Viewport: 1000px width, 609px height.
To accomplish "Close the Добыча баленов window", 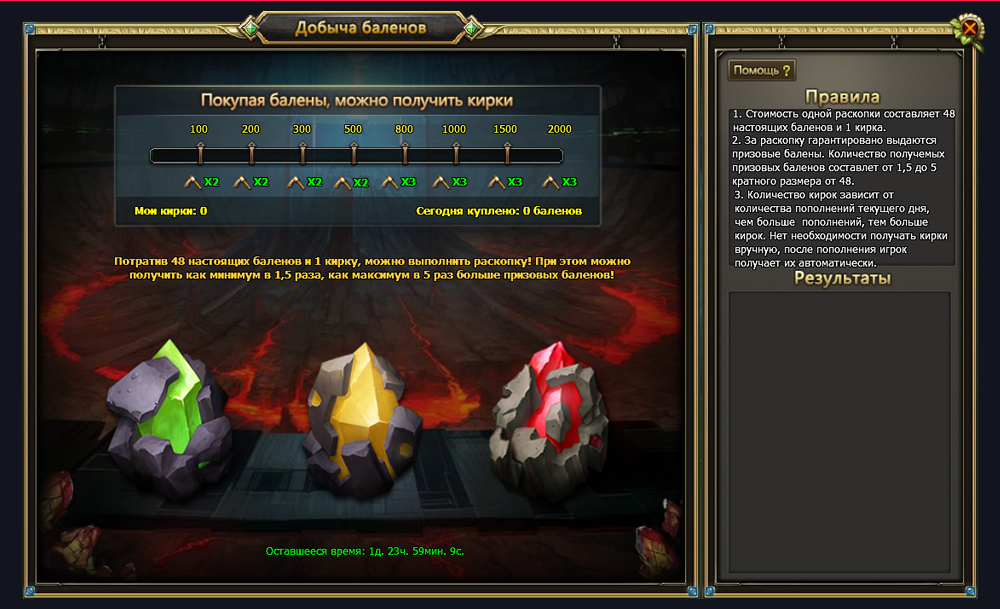I will [968, 29].
